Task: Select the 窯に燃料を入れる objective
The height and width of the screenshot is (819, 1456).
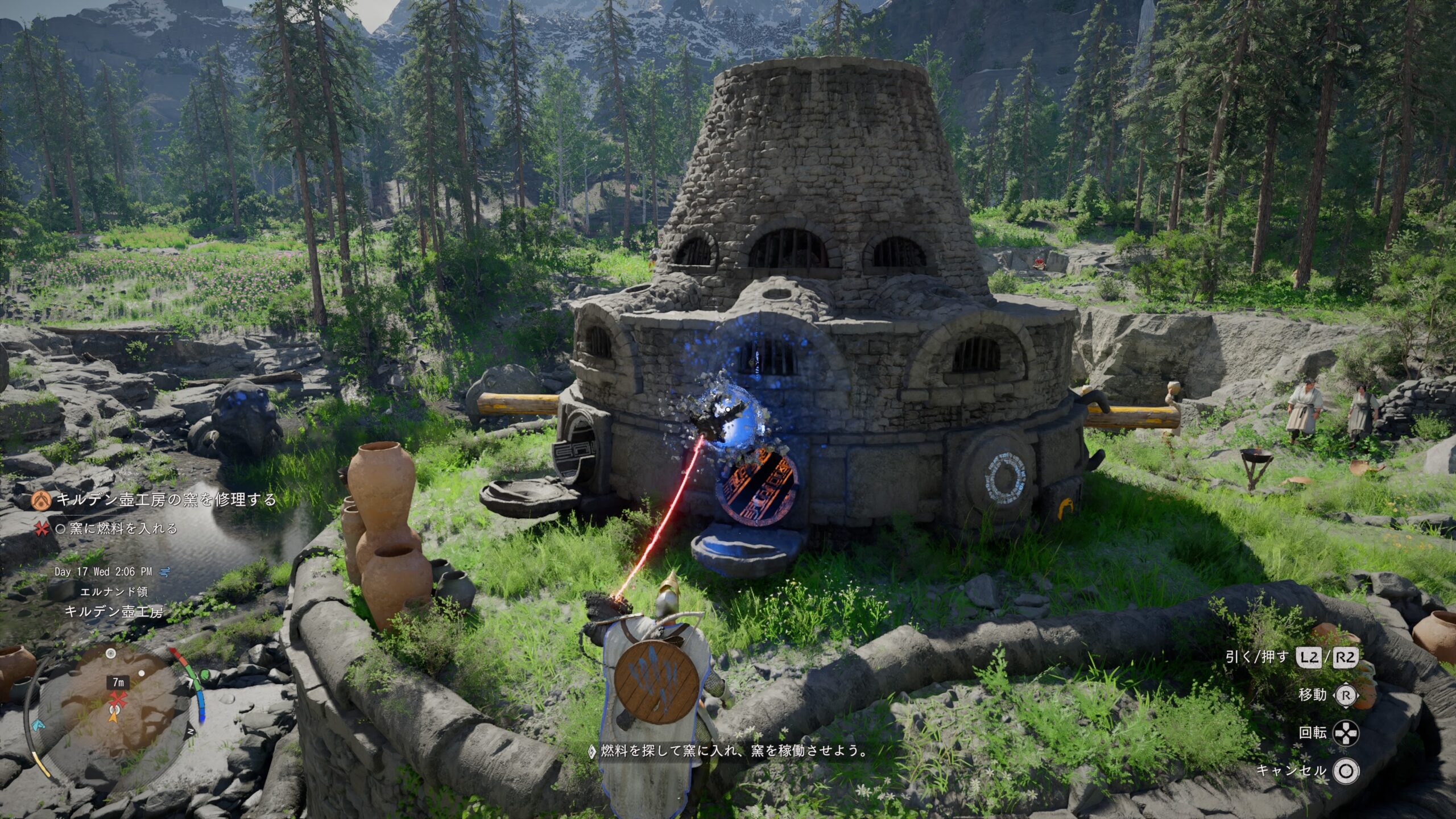Action: coord(123,529)
